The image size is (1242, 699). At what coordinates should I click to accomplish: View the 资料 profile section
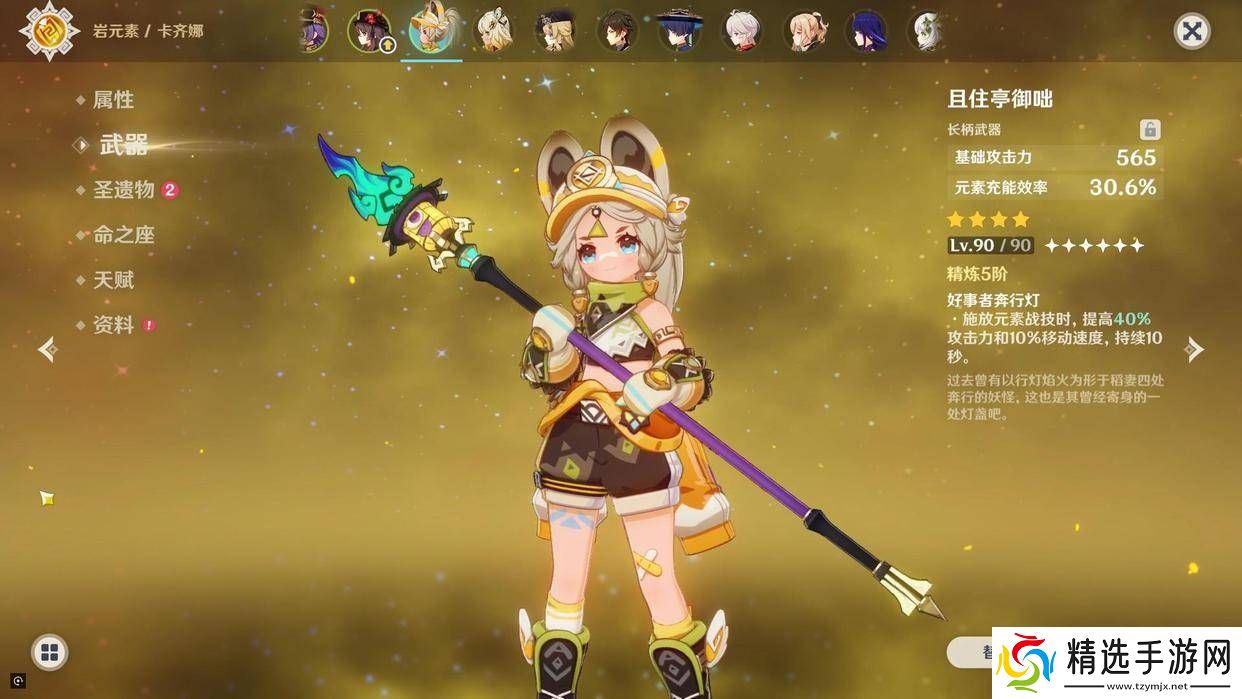click(x=113, y=325)
